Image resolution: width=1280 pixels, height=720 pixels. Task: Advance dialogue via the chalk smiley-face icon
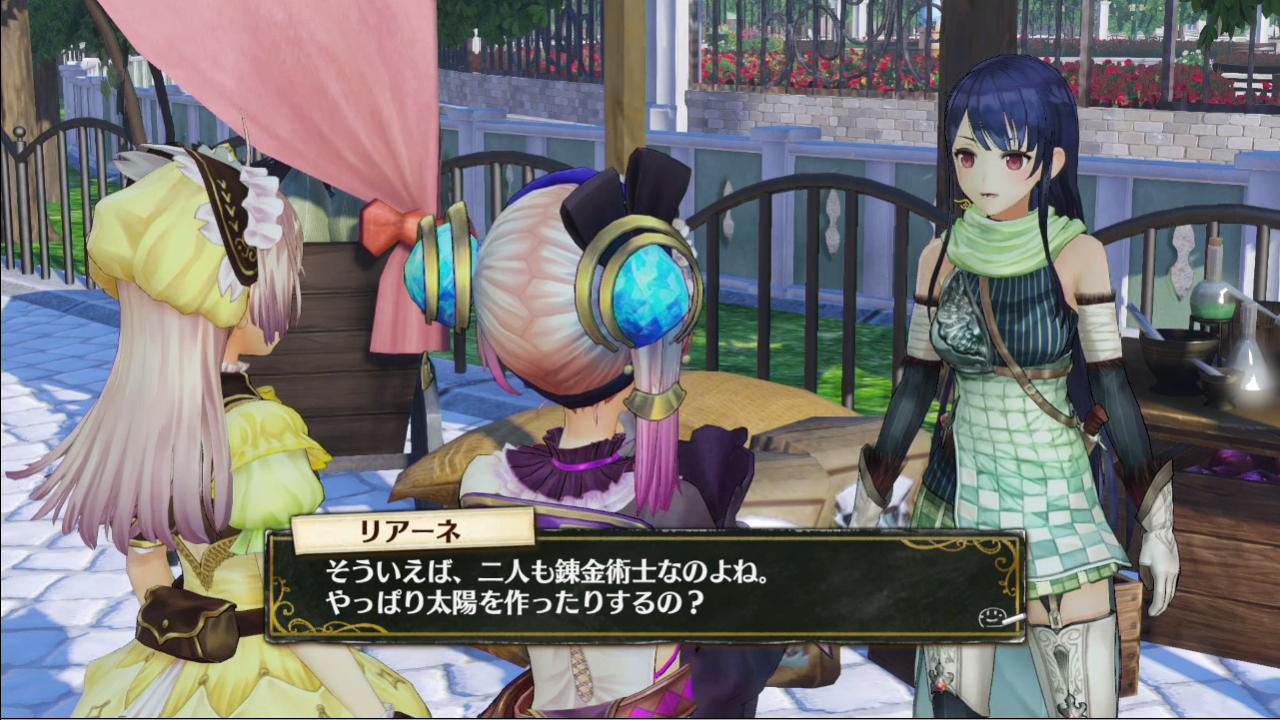tap(990, 616)
